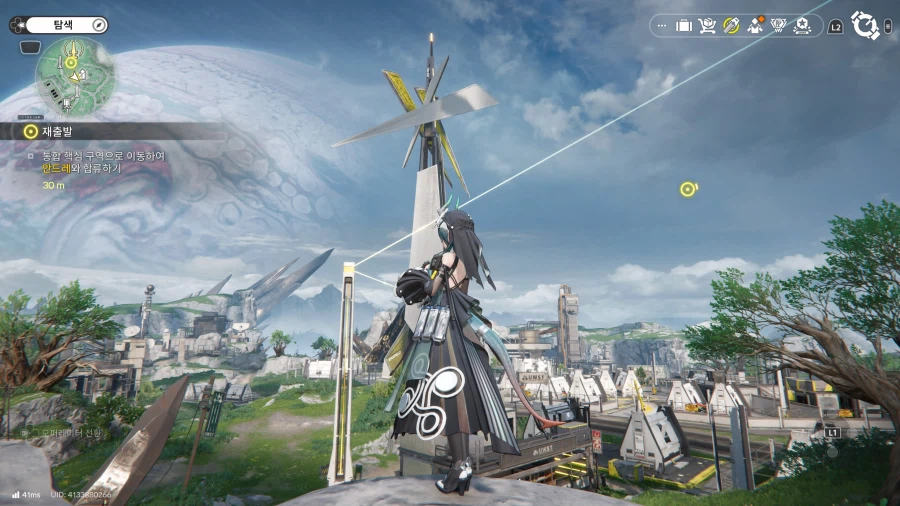Click the yellow-circled ticket icon
Viewport: 900px width, 506px height.
pos(731,25)
